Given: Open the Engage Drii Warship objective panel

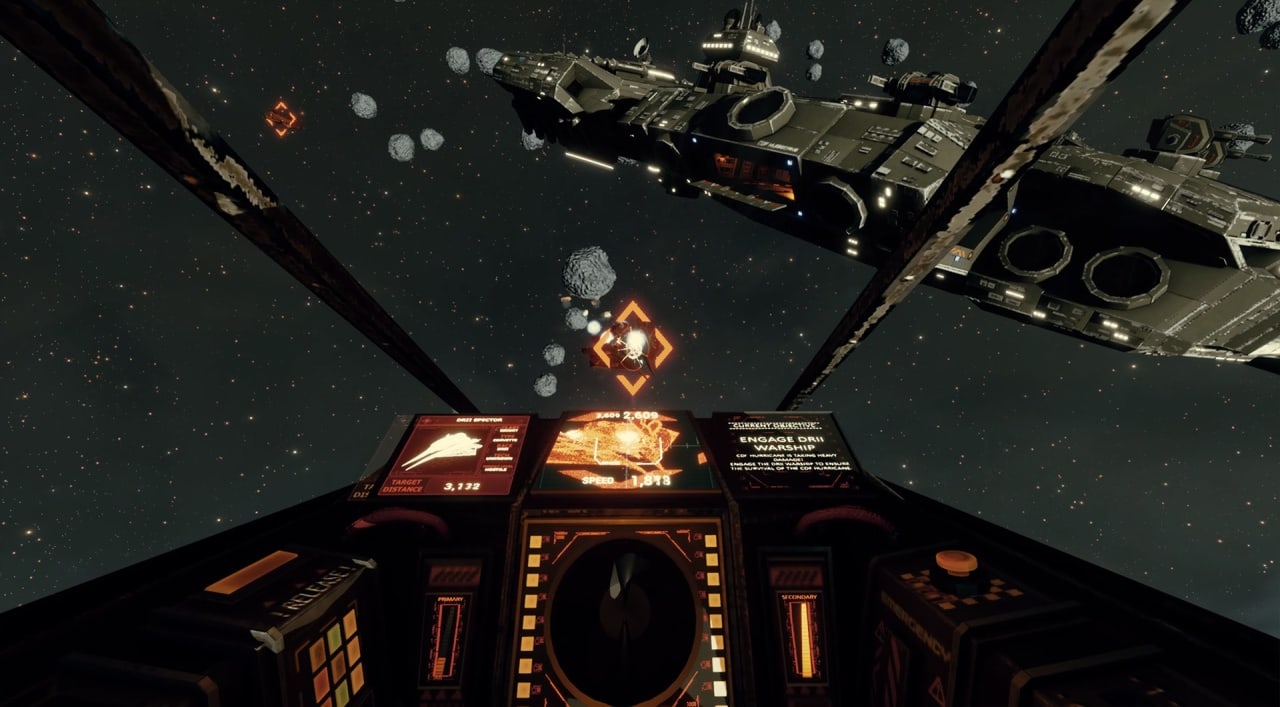Looking at the screenshot, I should [x=785, y=452].
